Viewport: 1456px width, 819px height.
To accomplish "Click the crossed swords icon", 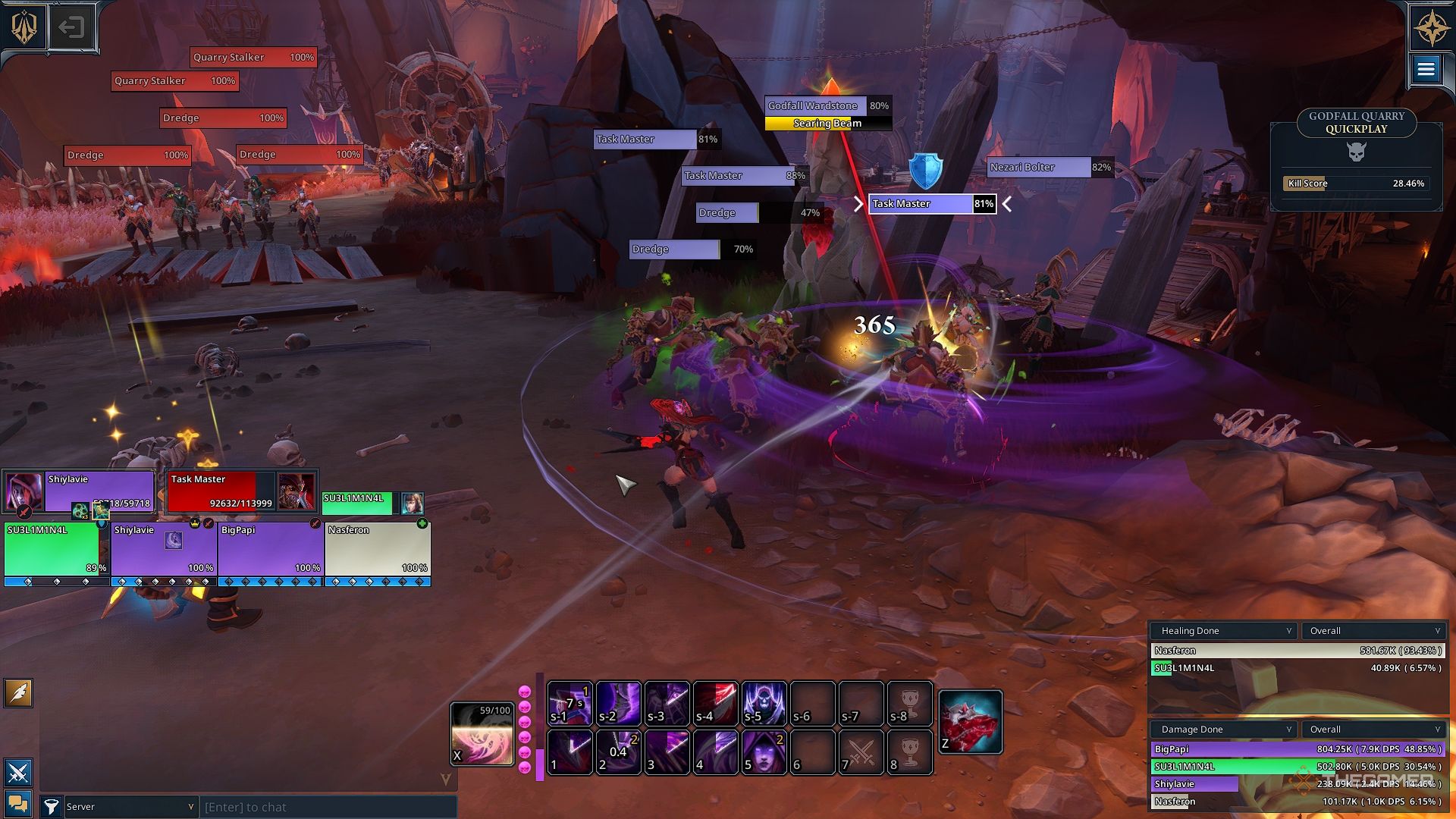I will 18,773.
